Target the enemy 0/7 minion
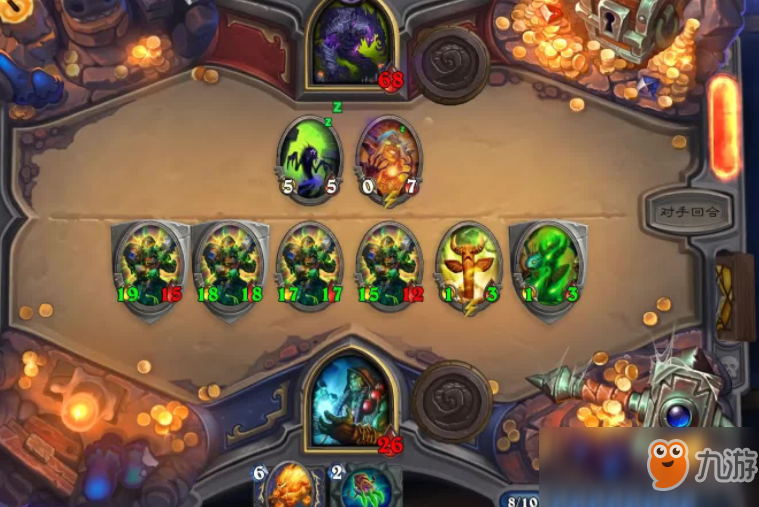Image resolution: width=759 pixels, height=507 pixels. [x=389, y=158]
